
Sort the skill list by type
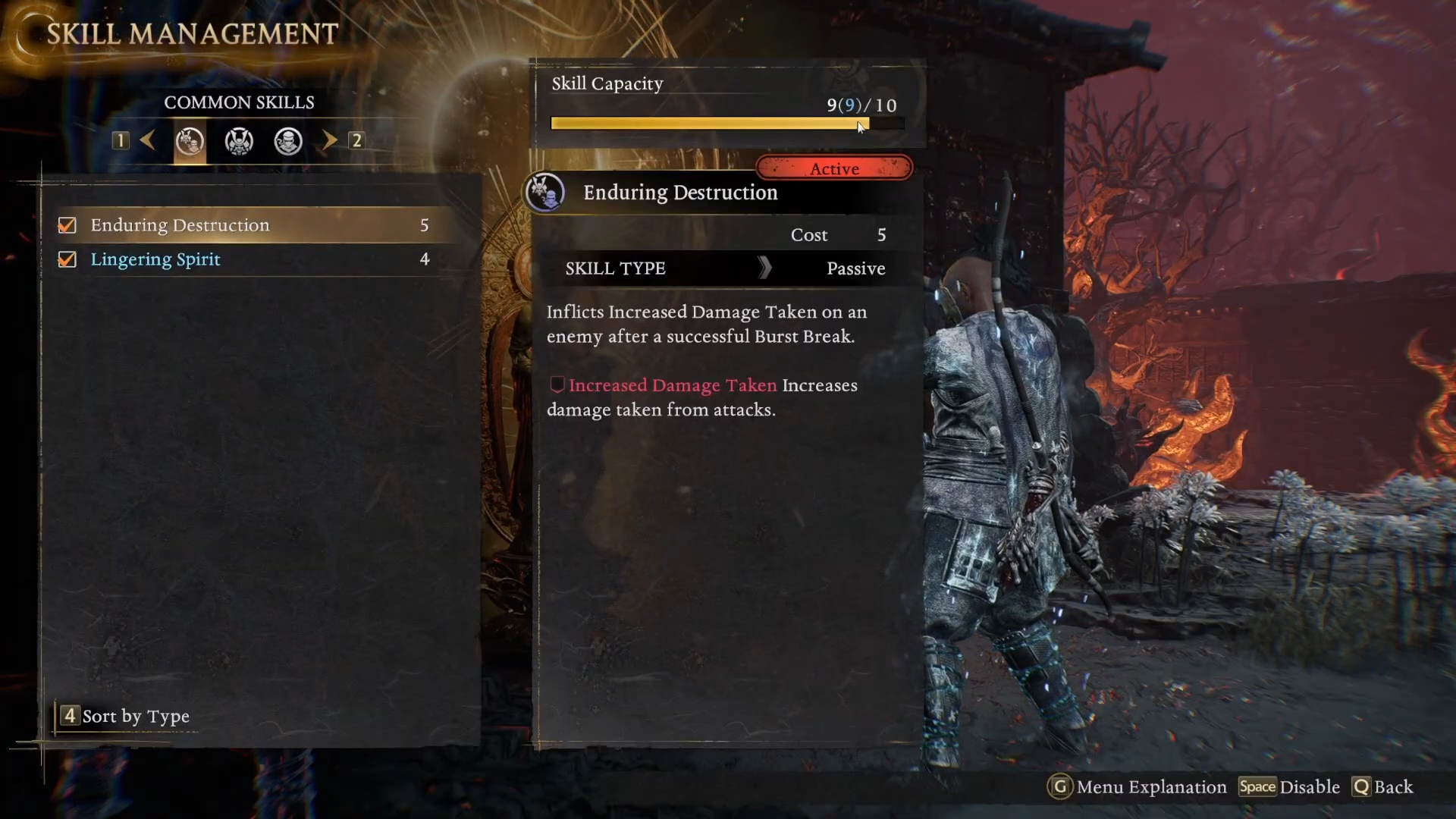[x=127, y=716]
